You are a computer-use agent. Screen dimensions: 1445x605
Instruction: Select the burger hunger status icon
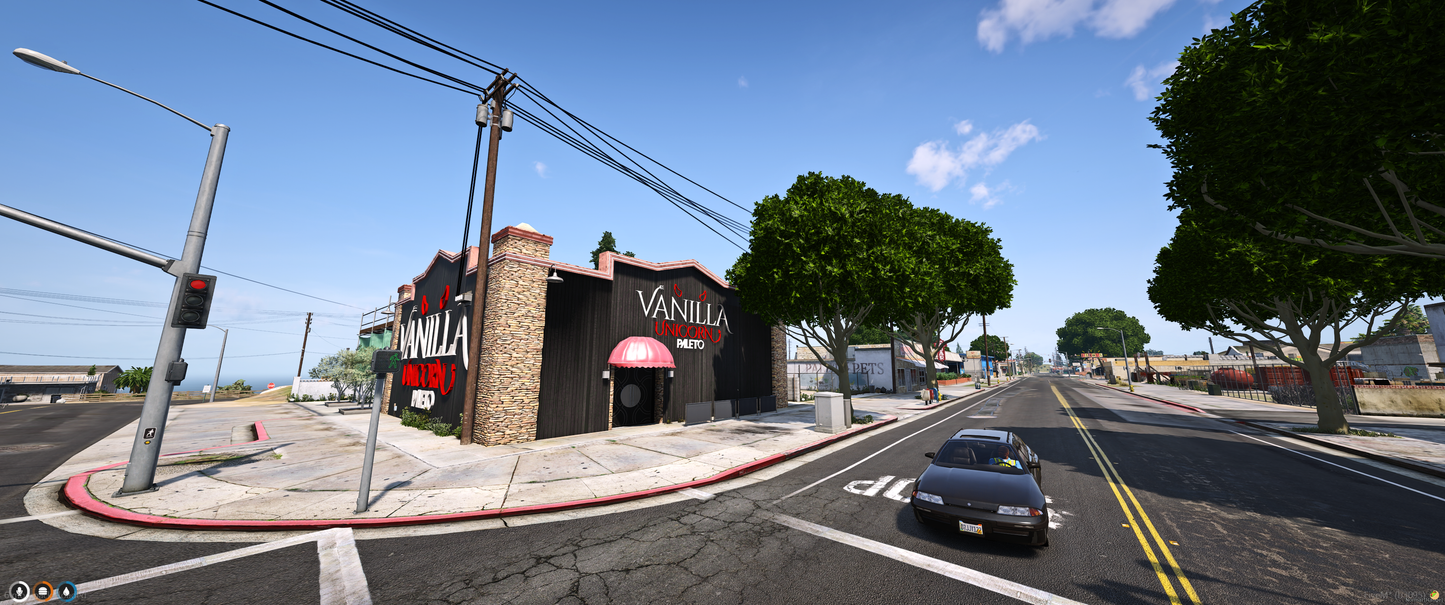click(43, 591)
